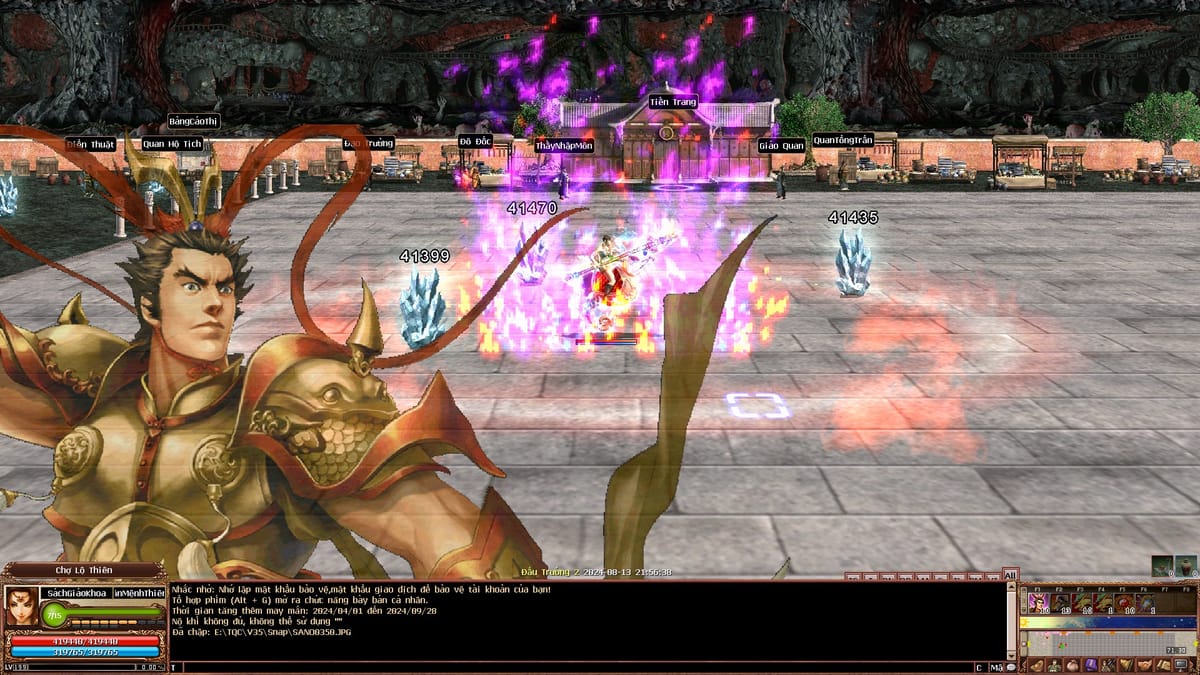Image resolution: width=1200 pixels, height=675 pixels.
Task: Use the F6 hotbar skill
Action: [x=1146, y=603]
